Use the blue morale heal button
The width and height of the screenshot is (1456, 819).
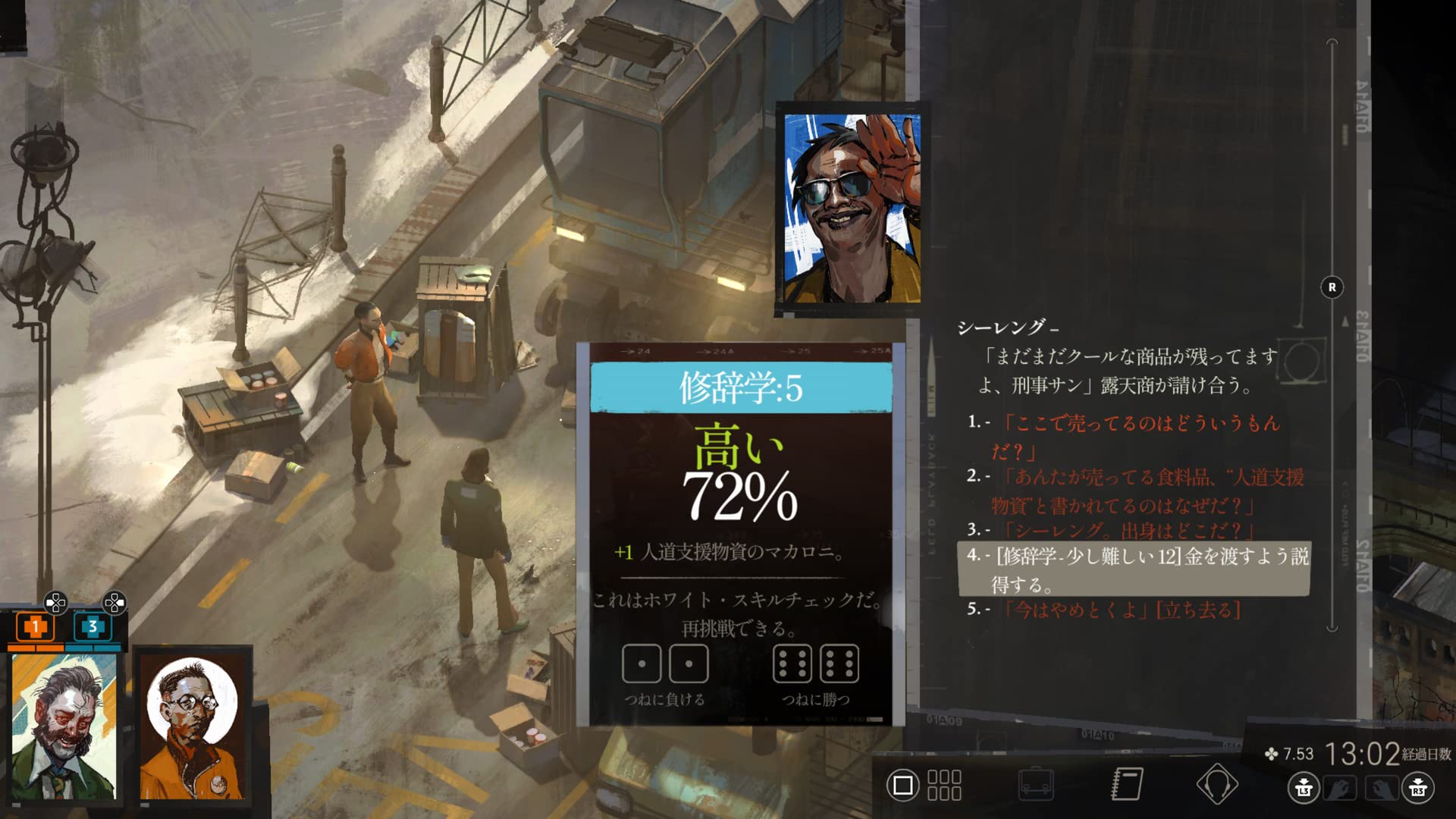pos(93,628)
